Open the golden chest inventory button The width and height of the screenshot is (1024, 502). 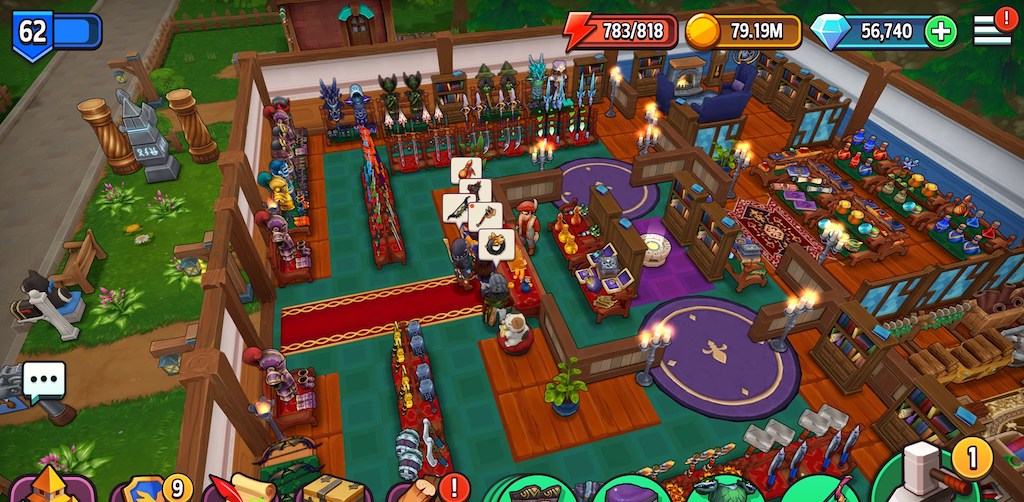pyautogui.click(x=332, y=489)
